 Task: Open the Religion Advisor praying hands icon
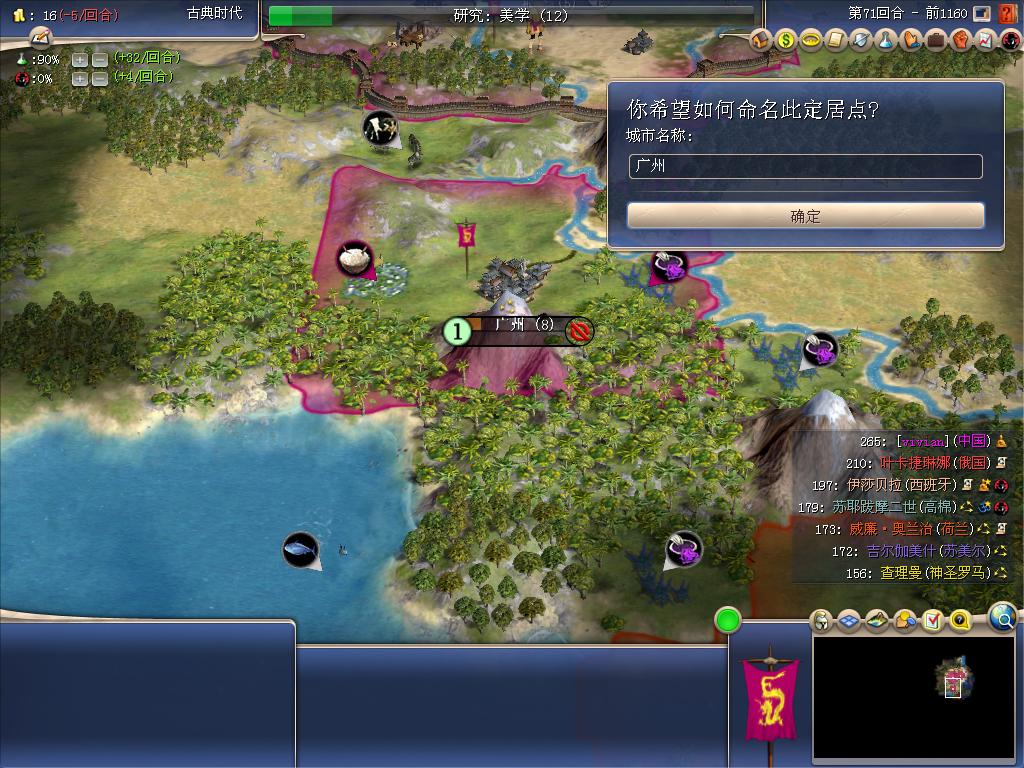coord(911,41)
